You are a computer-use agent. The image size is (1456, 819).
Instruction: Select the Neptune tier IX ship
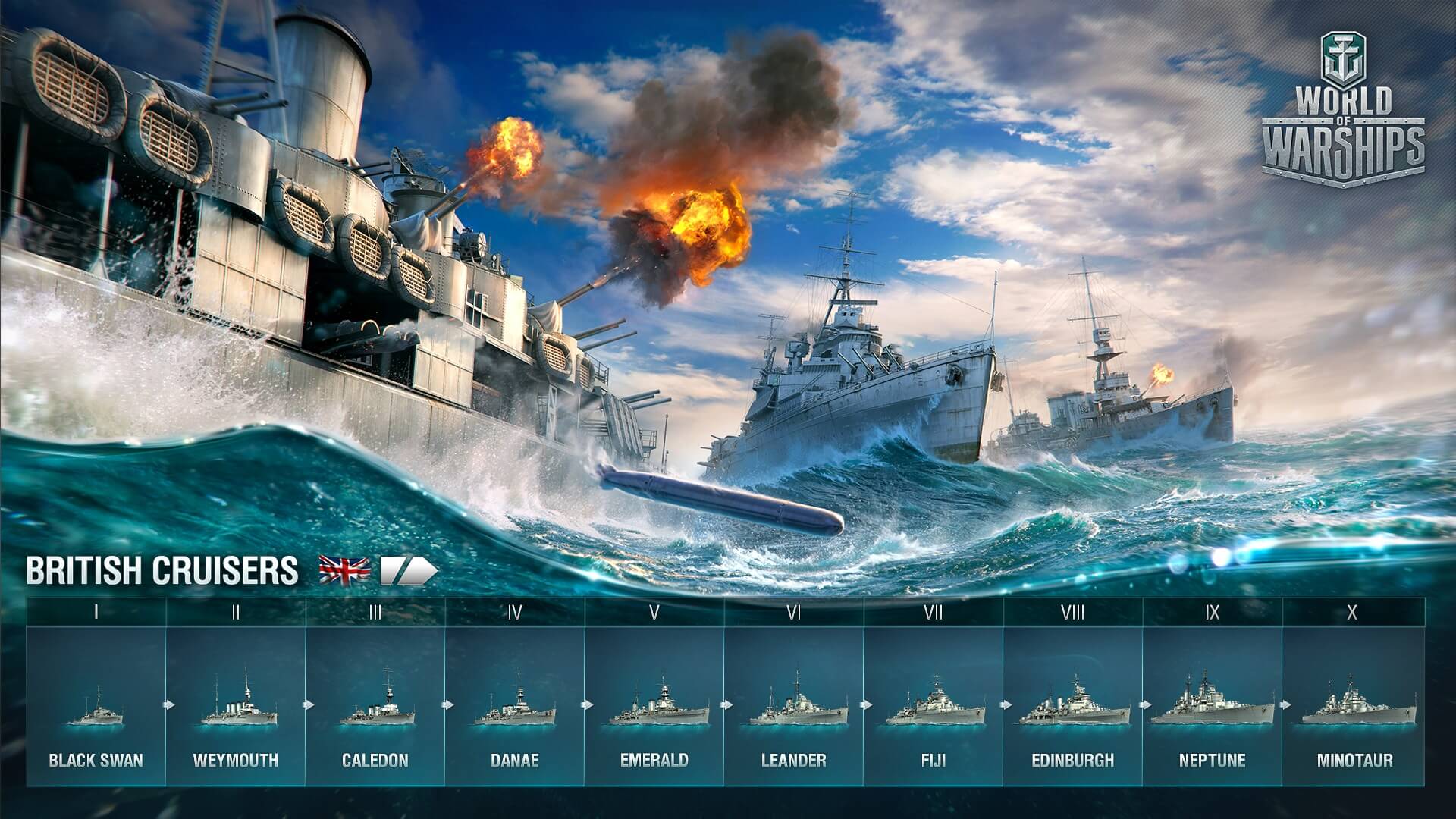[x=1213, y=706]
